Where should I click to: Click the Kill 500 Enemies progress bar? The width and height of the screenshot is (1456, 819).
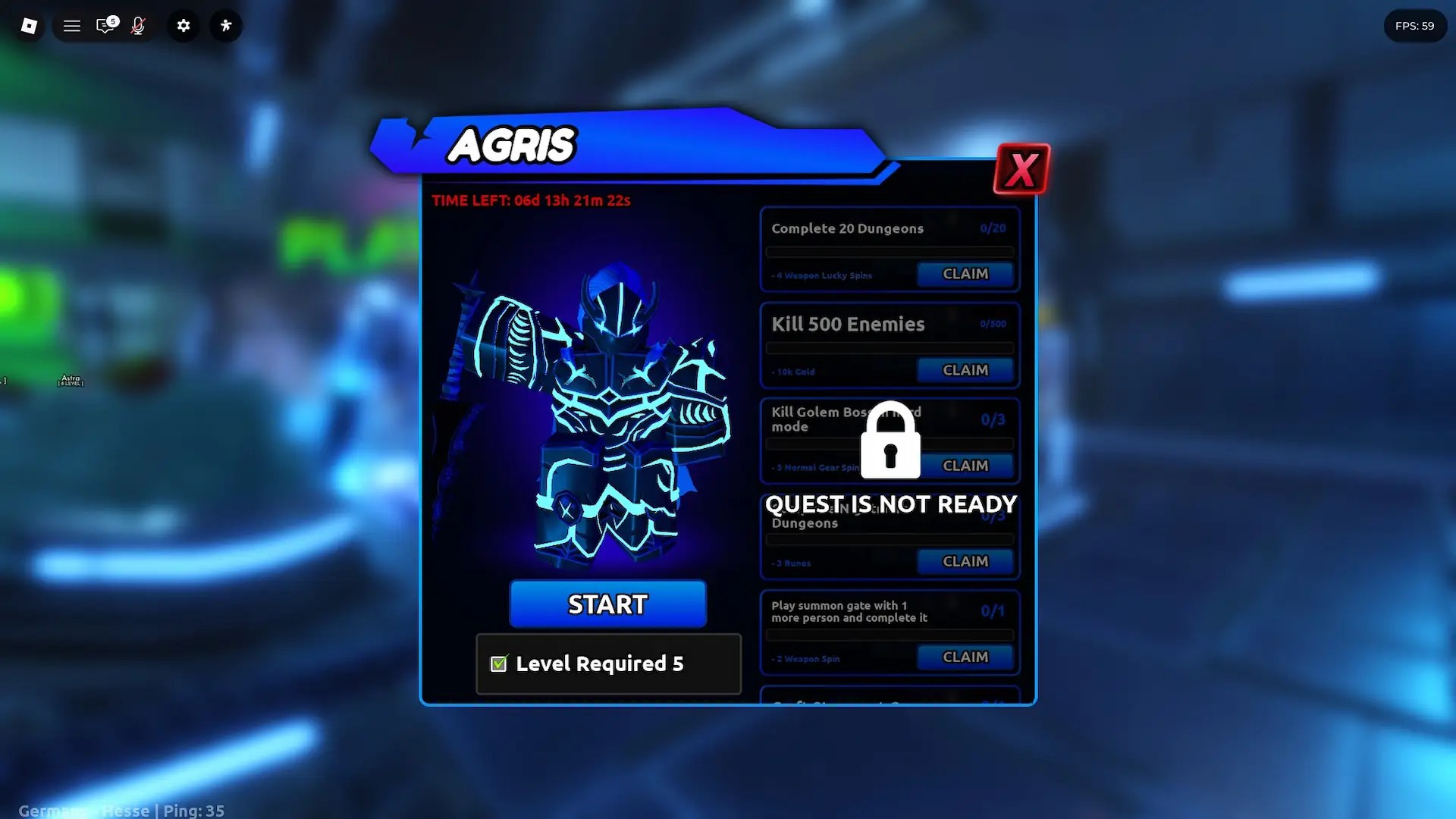(889, 348)
